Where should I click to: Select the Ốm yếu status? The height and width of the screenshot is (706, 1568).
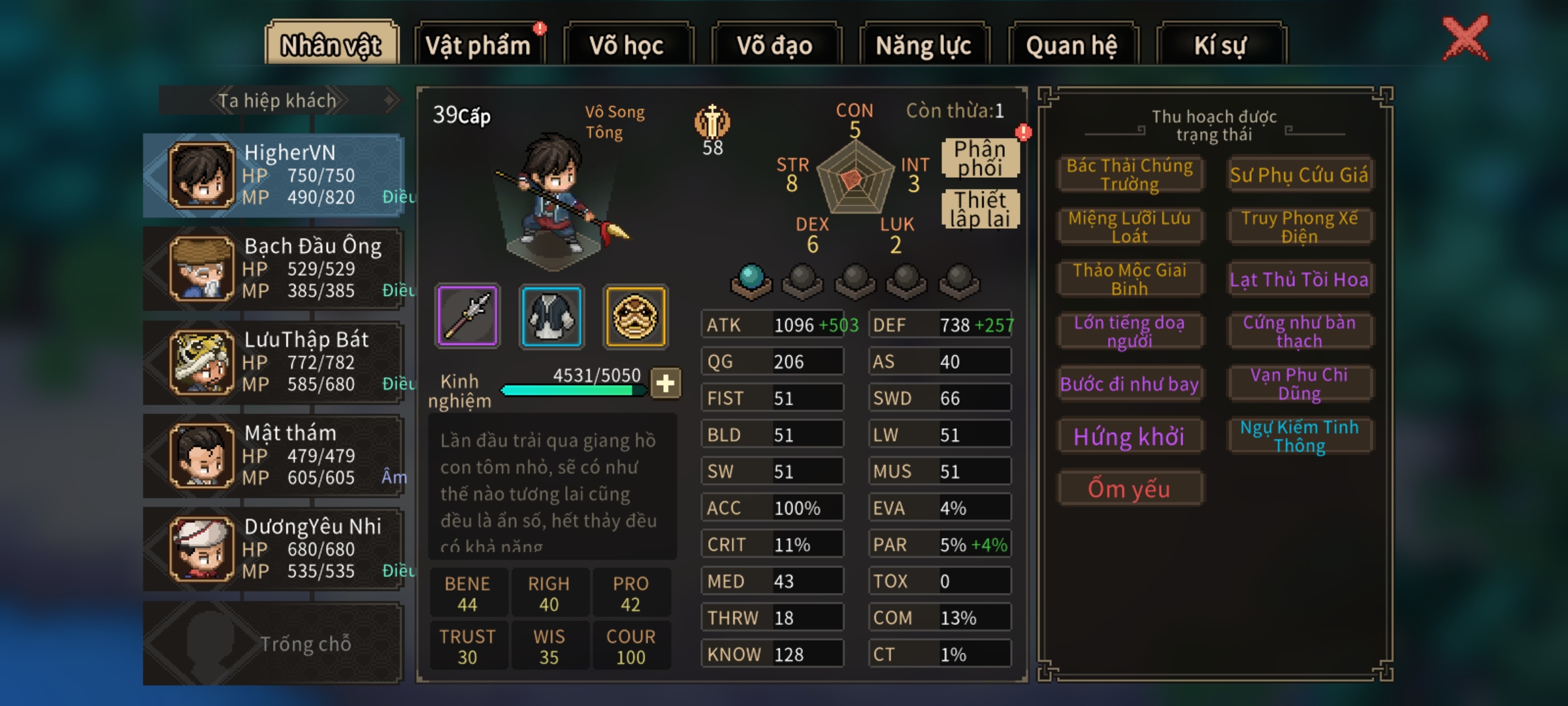coord(1129,489)
